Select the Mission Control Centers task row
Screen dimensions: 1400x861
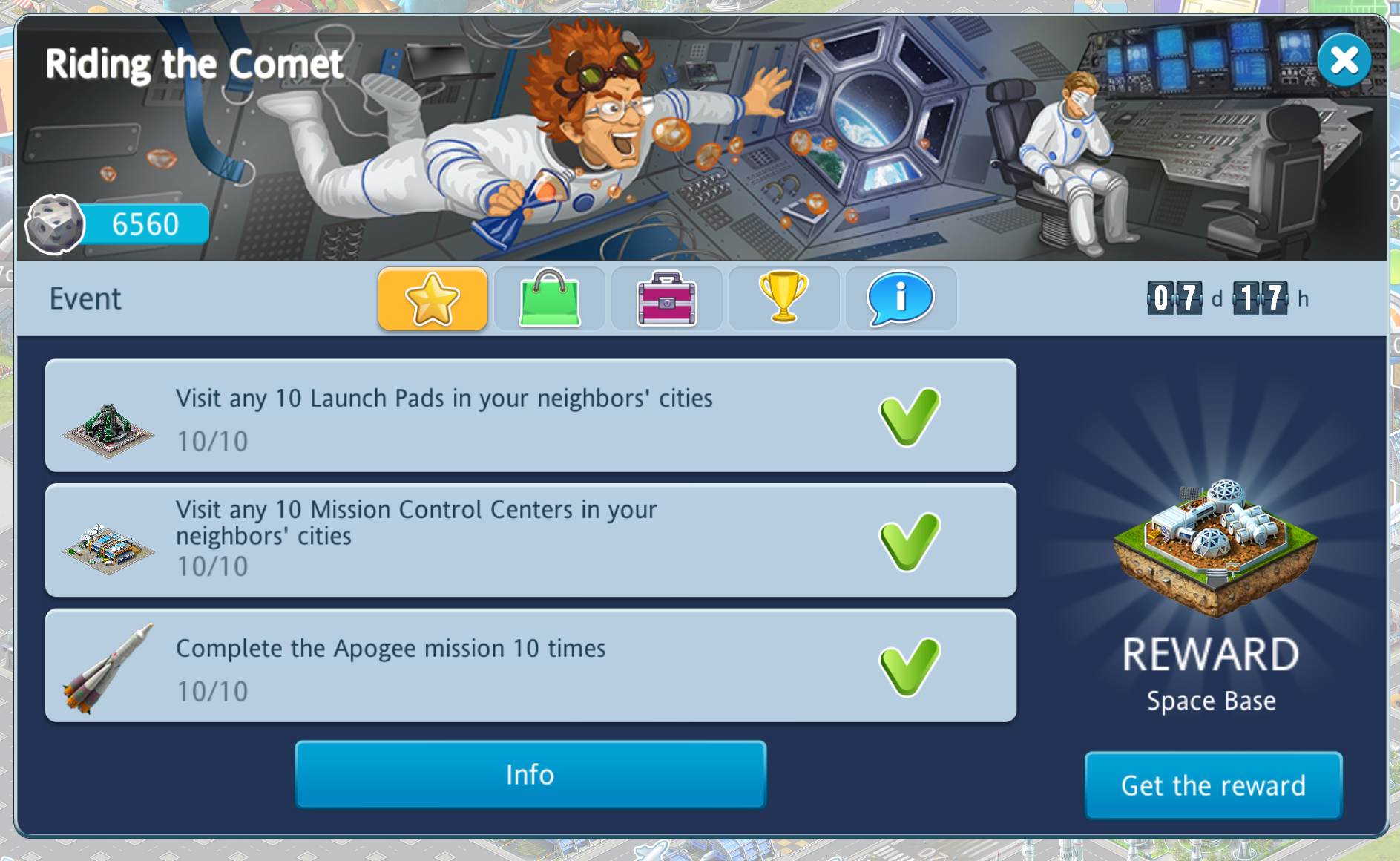pos(530,540)
